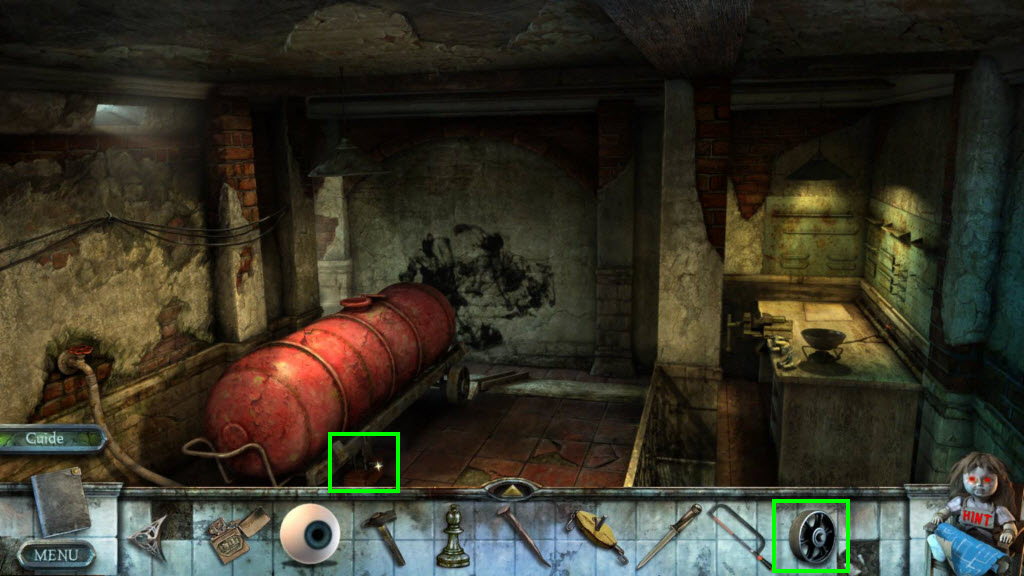Select the triangular metal piece in inventory

(x=148, y=536)
